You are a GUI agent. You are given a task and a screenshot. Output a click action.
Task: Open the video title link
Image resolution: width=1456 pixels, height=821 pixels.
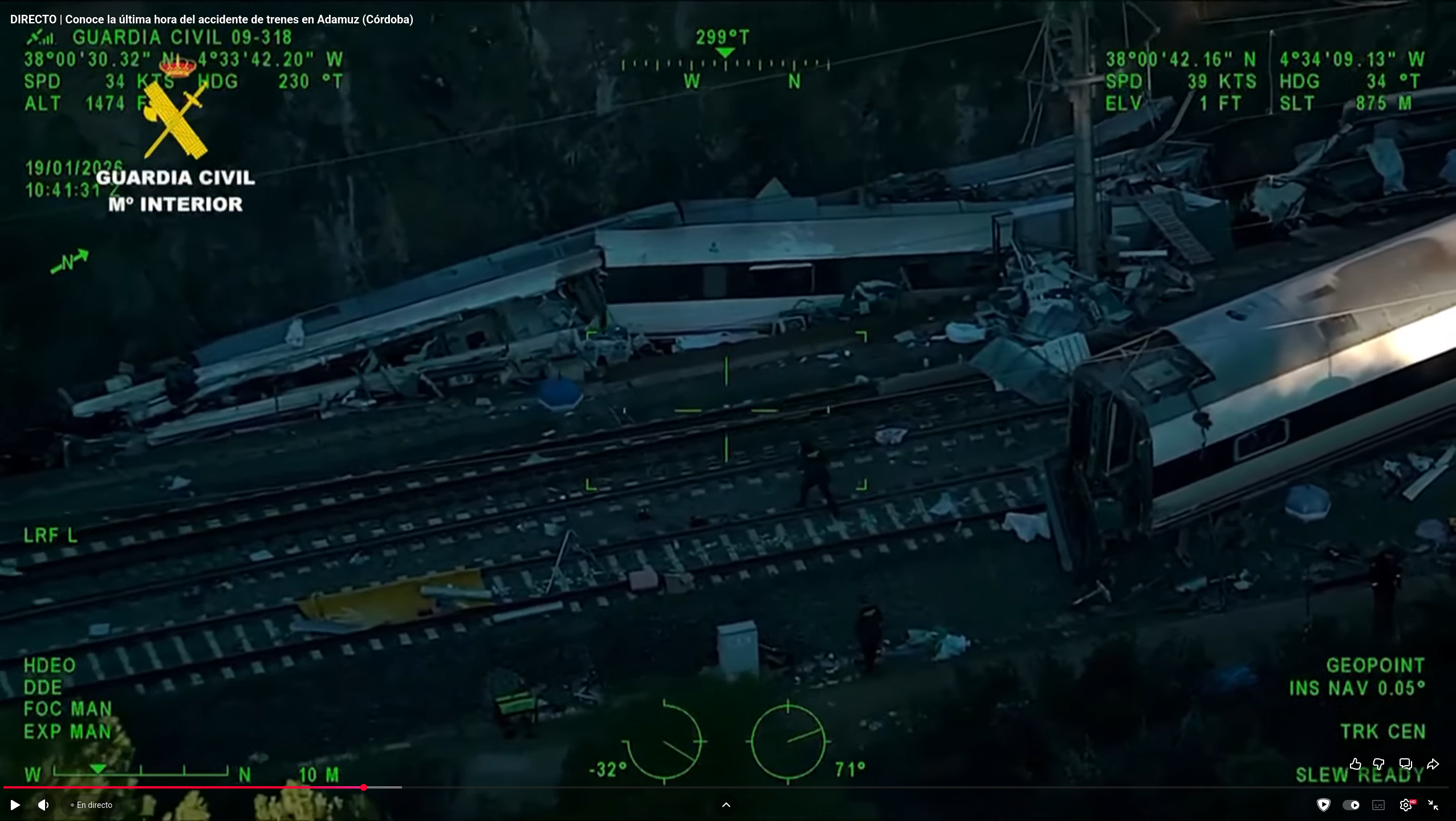[x=212, y=19]
